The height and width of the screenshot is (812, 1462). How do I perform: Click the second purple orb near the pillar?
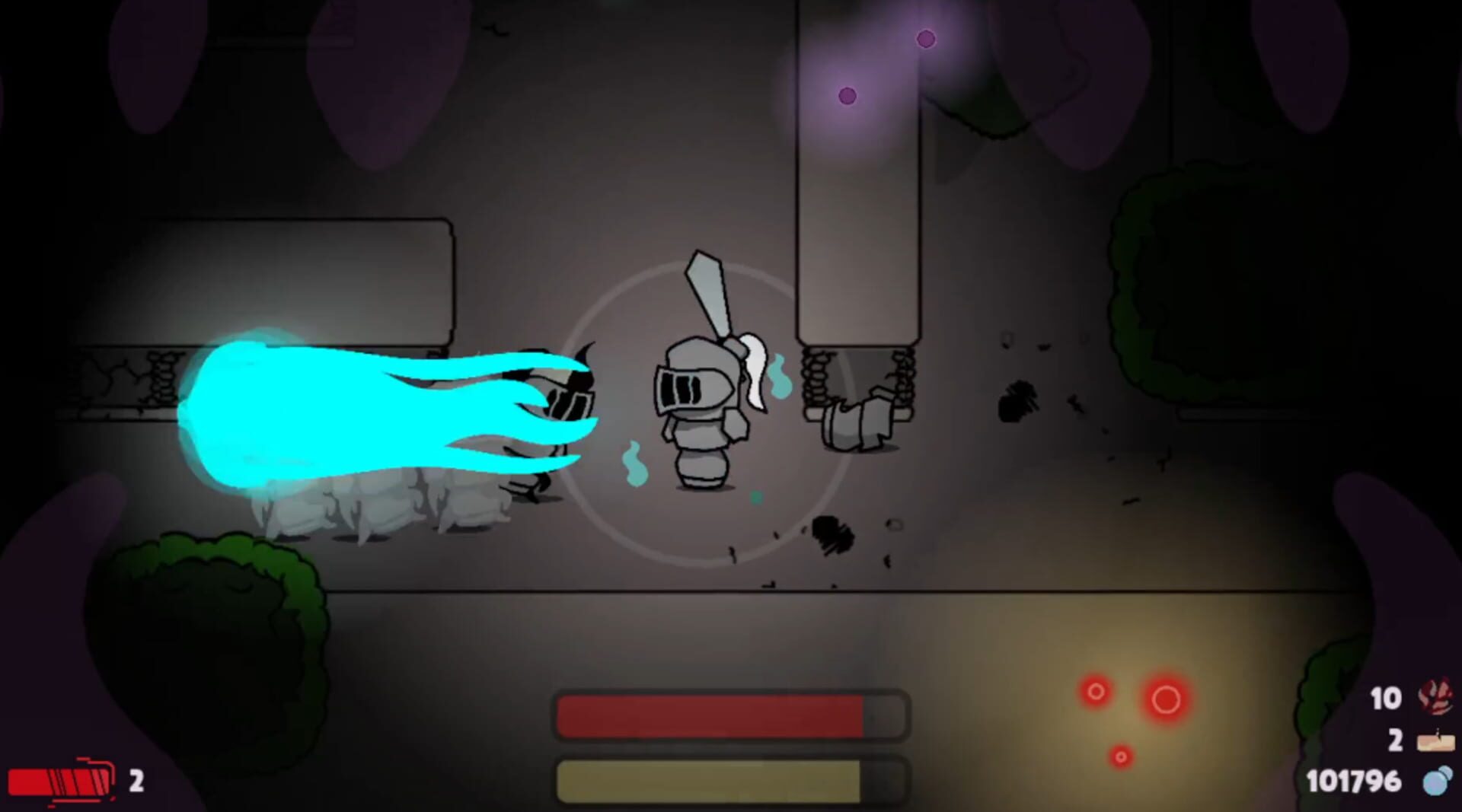tap(848, 96)
